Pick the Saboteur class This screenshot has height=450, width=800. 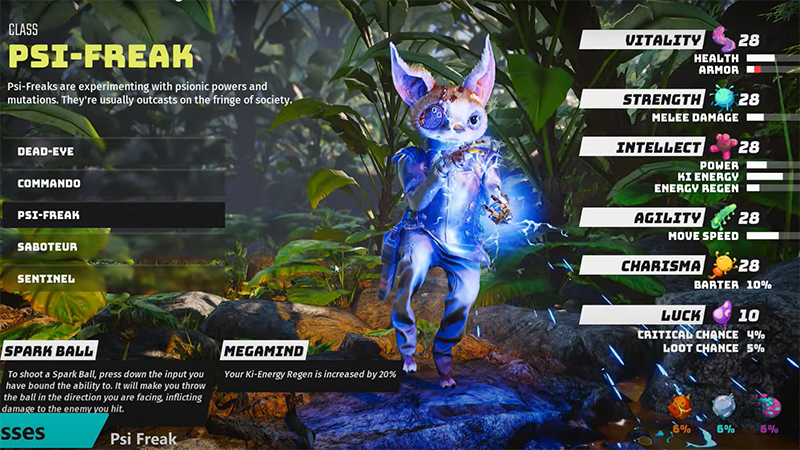point(112,247)
